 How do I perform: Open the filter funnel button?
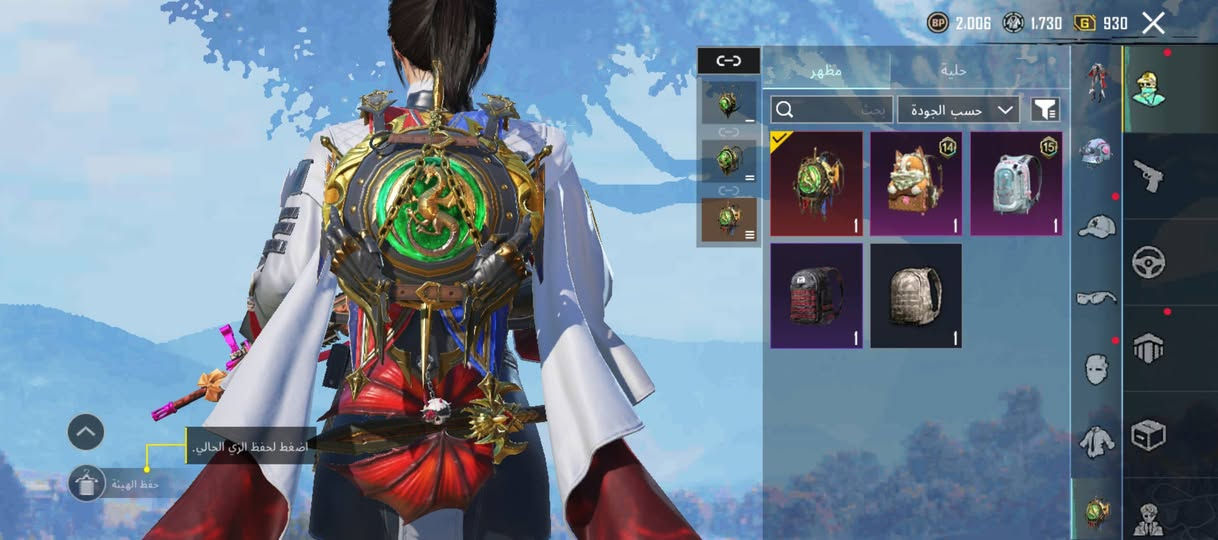point(1045,109)
